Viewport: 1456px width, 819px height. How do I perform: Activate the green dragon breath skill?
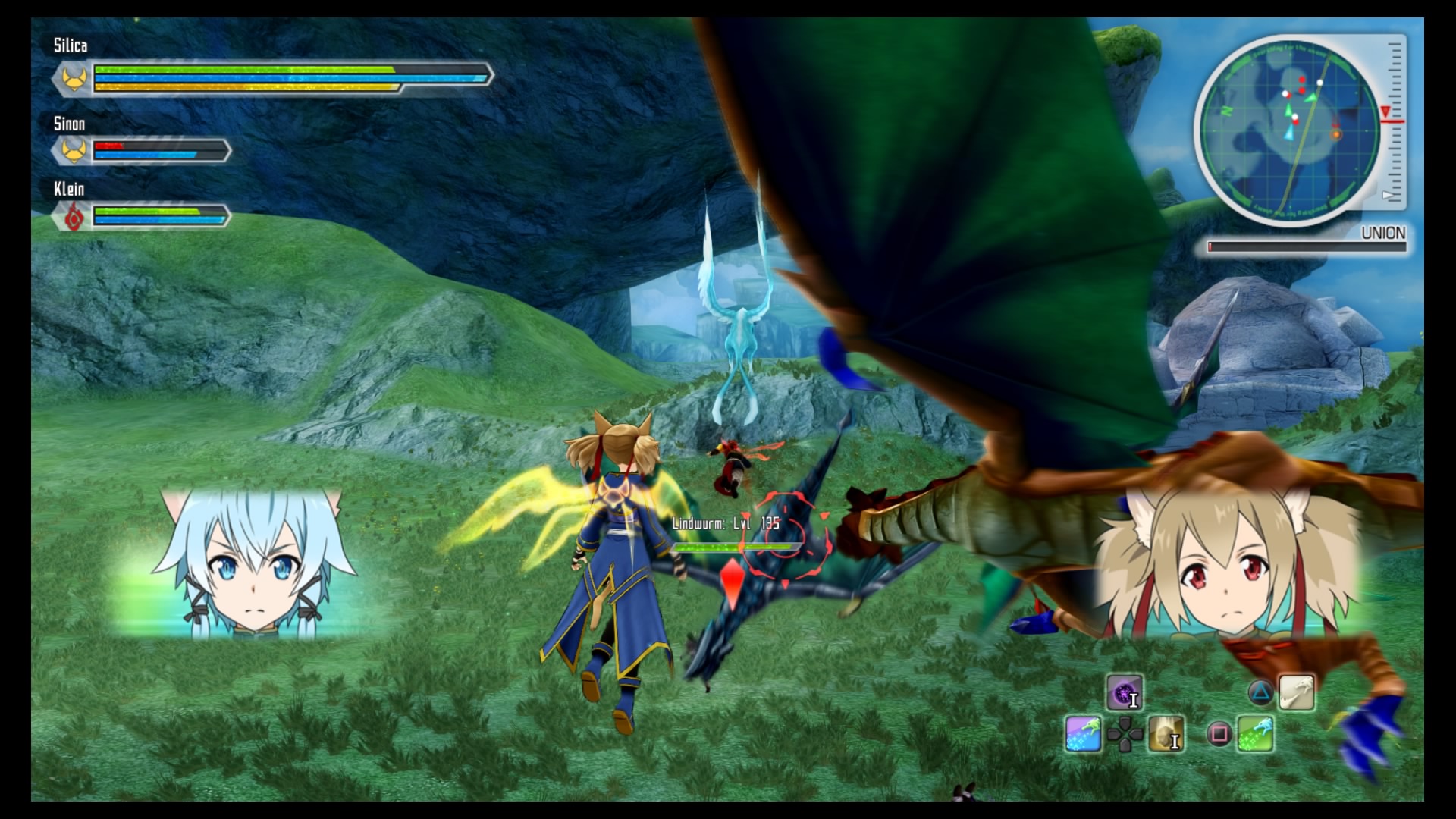tap(1256, 734)
